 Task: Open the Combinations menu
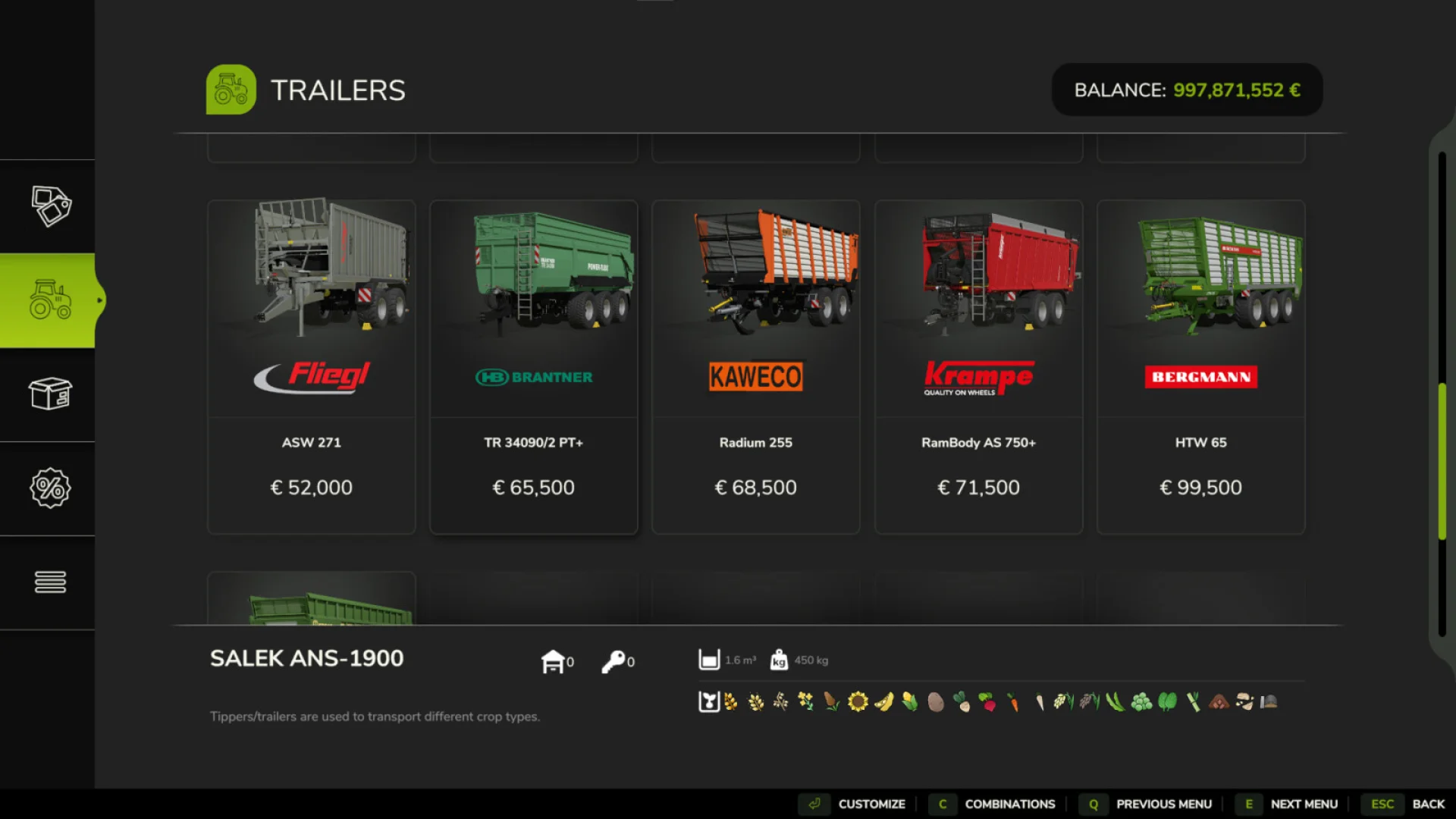[x=1009, y=804]
